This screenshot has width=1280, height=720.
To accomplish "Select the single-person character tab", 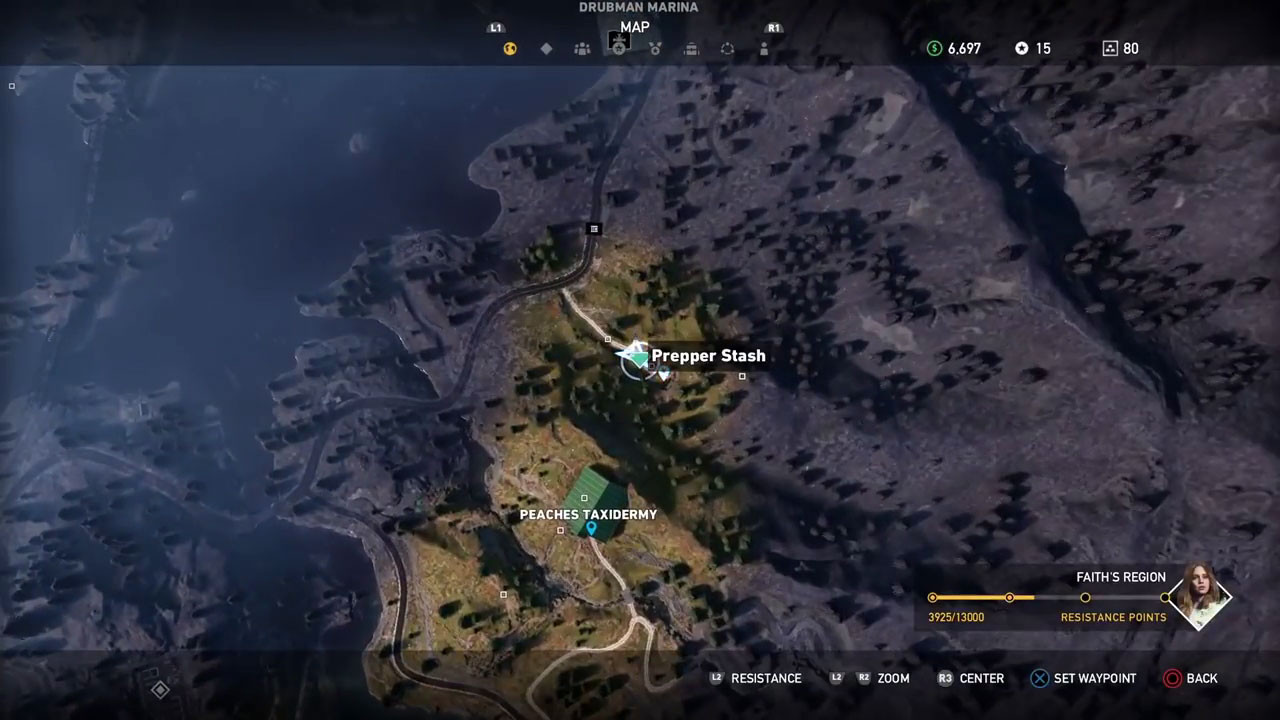I will [764, 48].
